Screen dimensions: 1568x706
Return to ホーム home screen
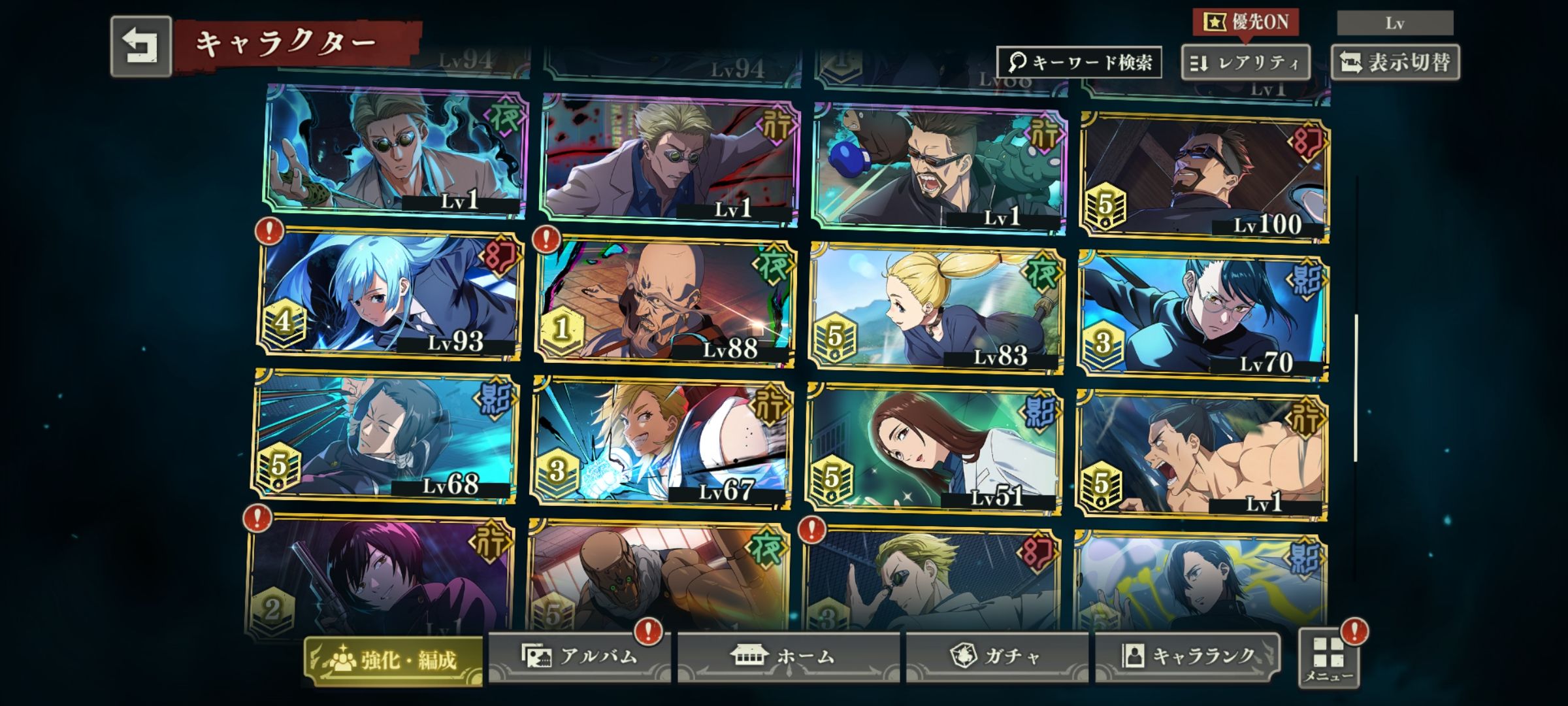[x=788, y=656]
